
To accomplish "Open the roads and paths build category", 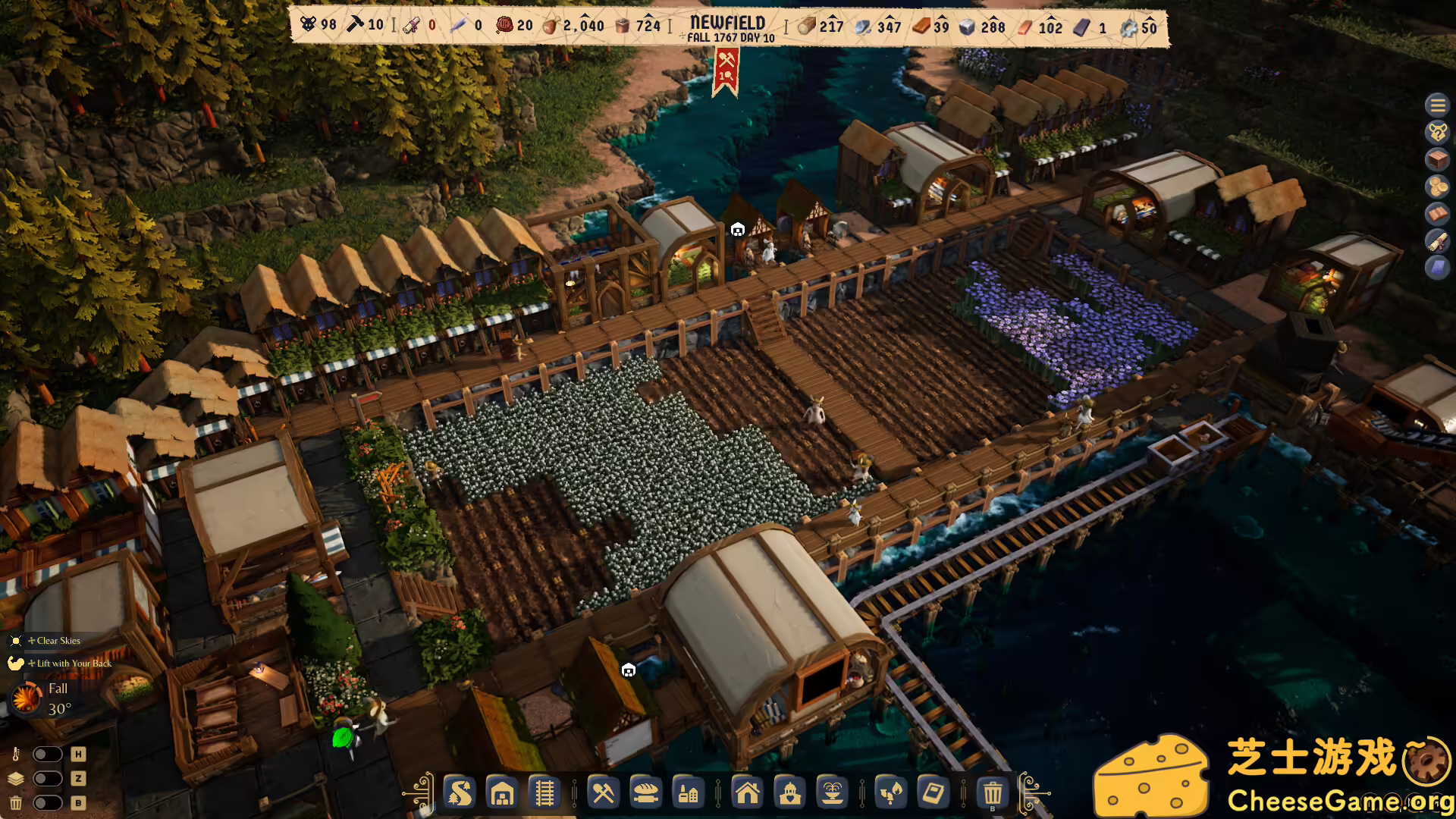I will (460, 794).
